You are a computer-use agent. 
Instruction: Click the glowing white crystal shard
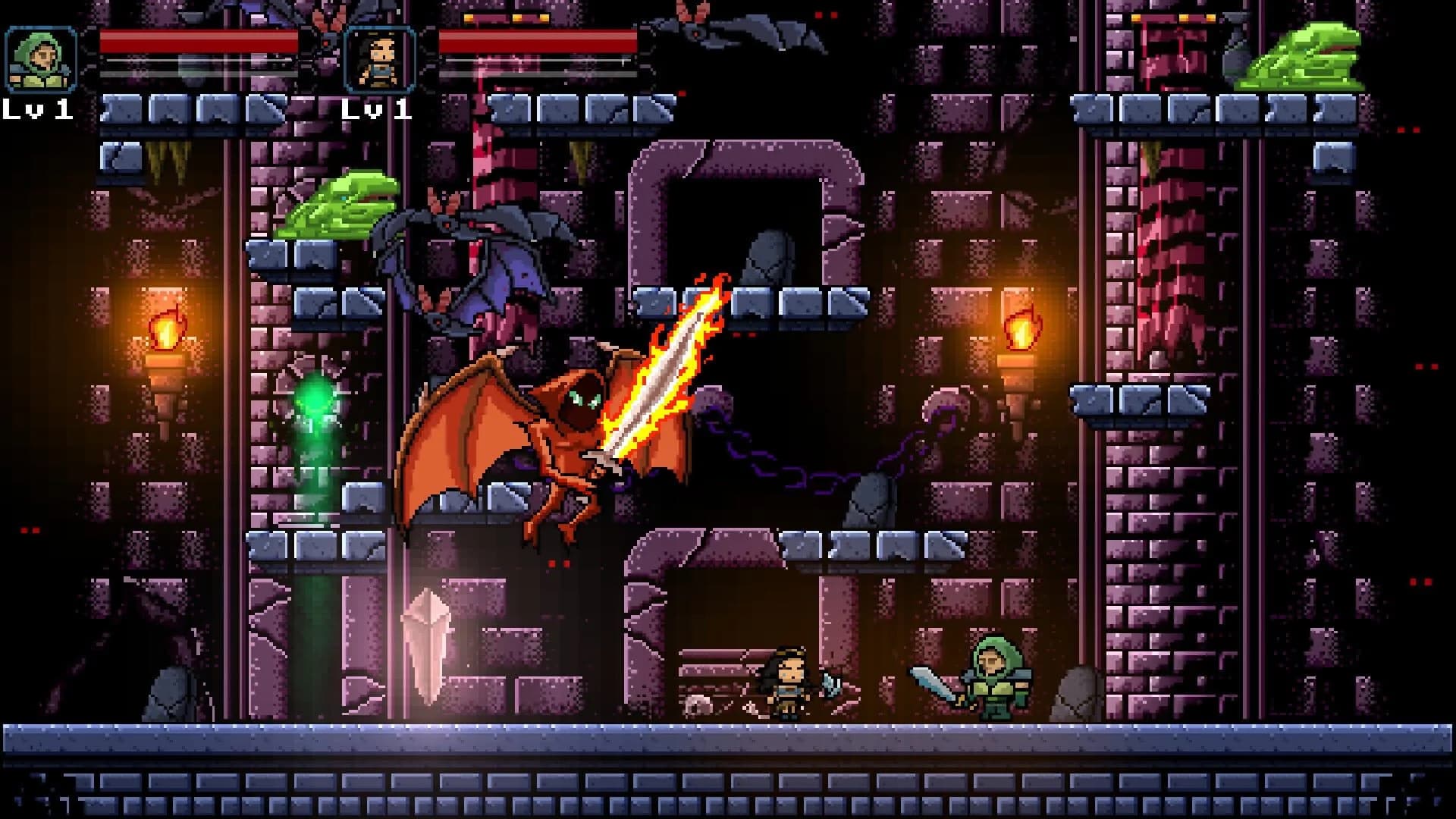428,645
